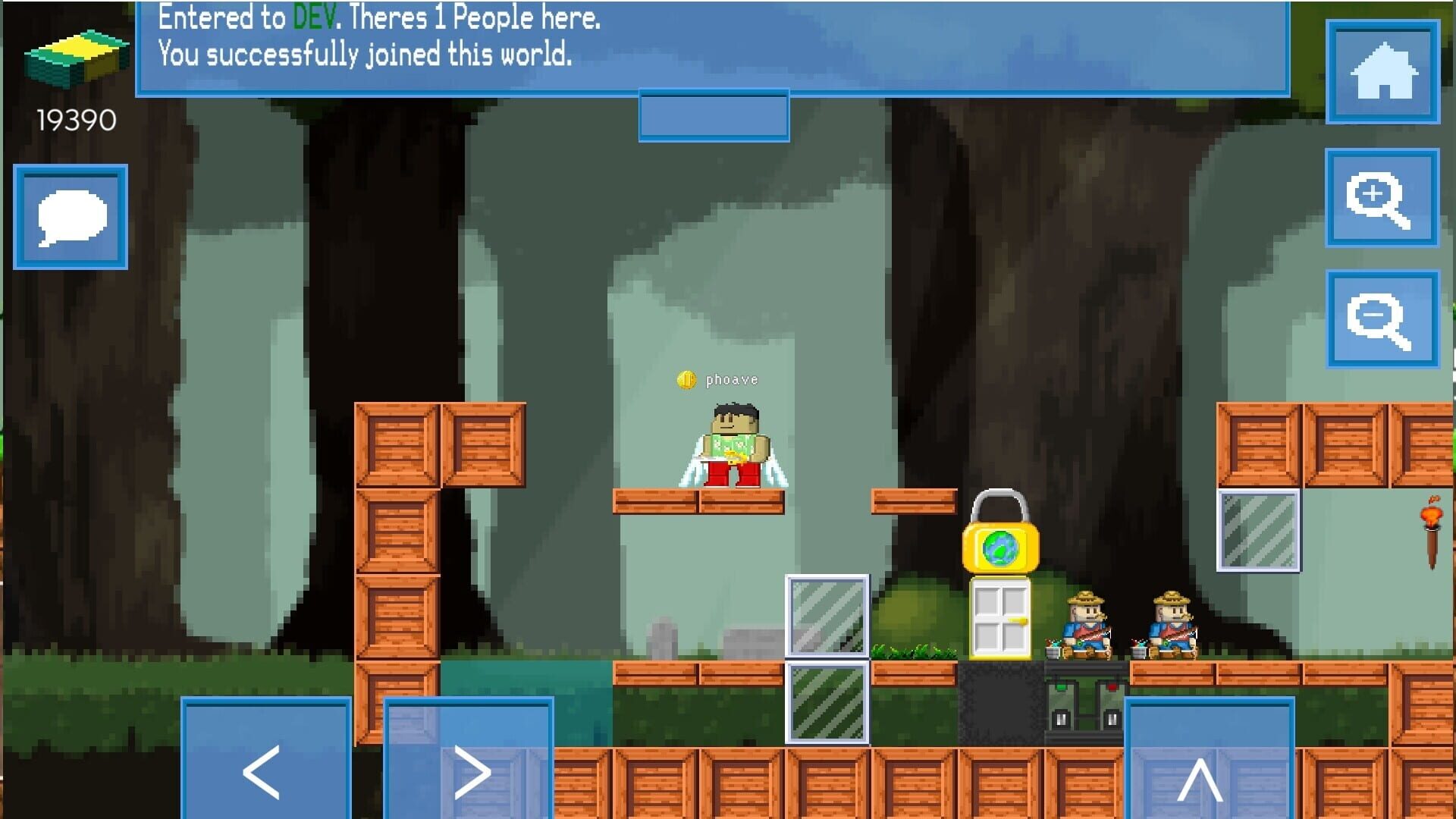Screen dimensions: 1456x819
Task: Click the gem stack icon showing 19390
Action: pos(76,53)
